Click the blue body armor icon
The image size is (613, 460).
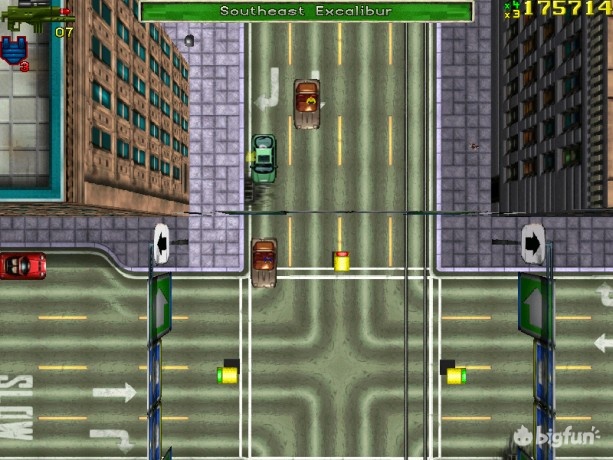click(16, 50)
